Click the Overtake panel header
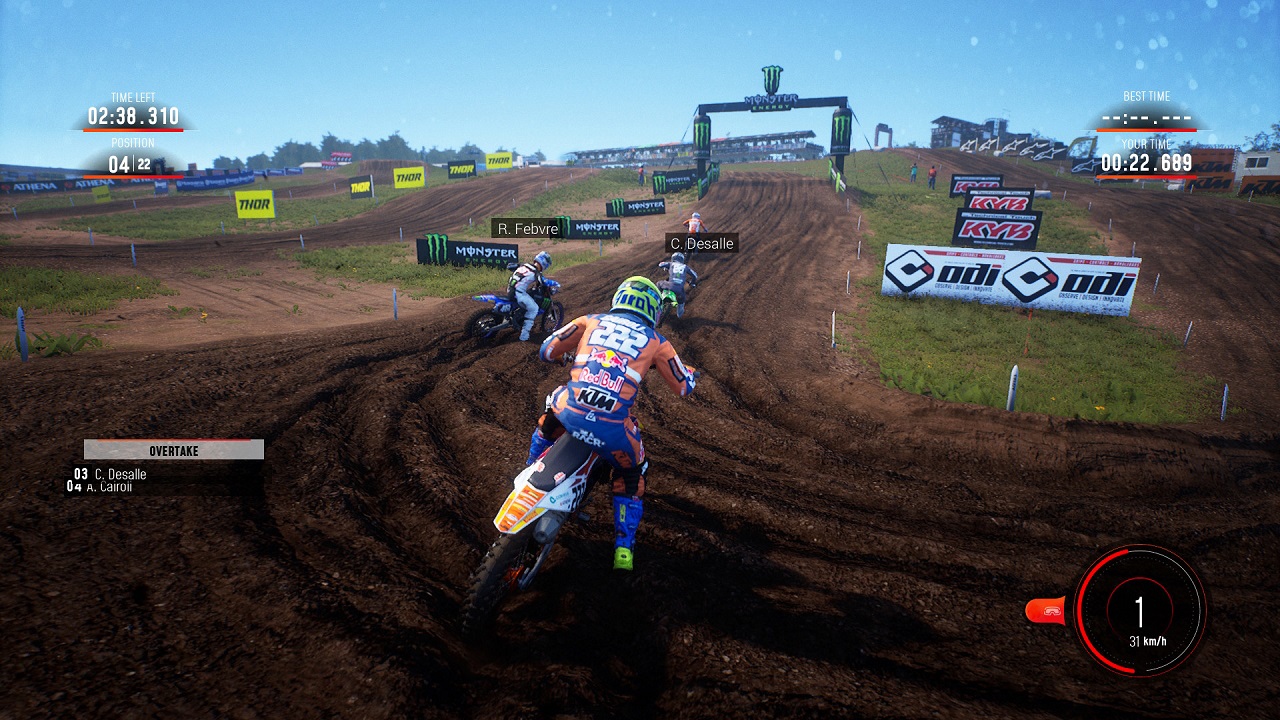The image size is (1280, 720). [174, 450]
